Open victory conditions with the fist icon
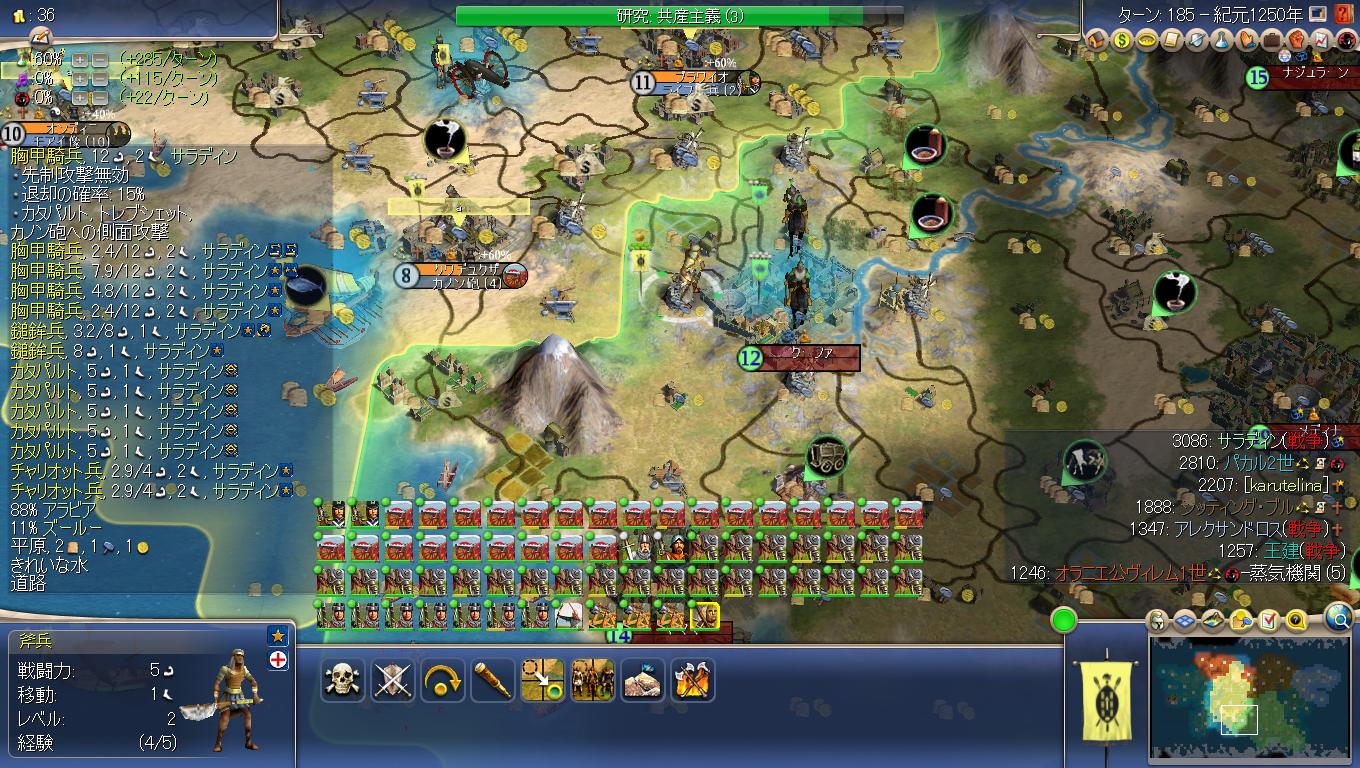The width and height of the screenshot is (1360, 768). tap(1297, 42)
